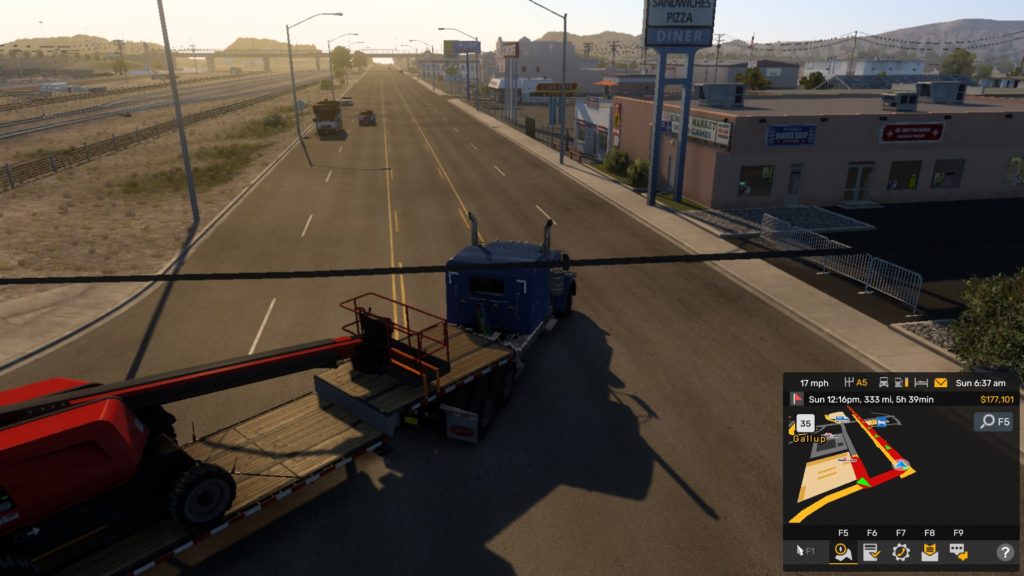This screenshot has width=1024, height=576.
Task: Click the question mark help button
Action: tap(1004, 551)
